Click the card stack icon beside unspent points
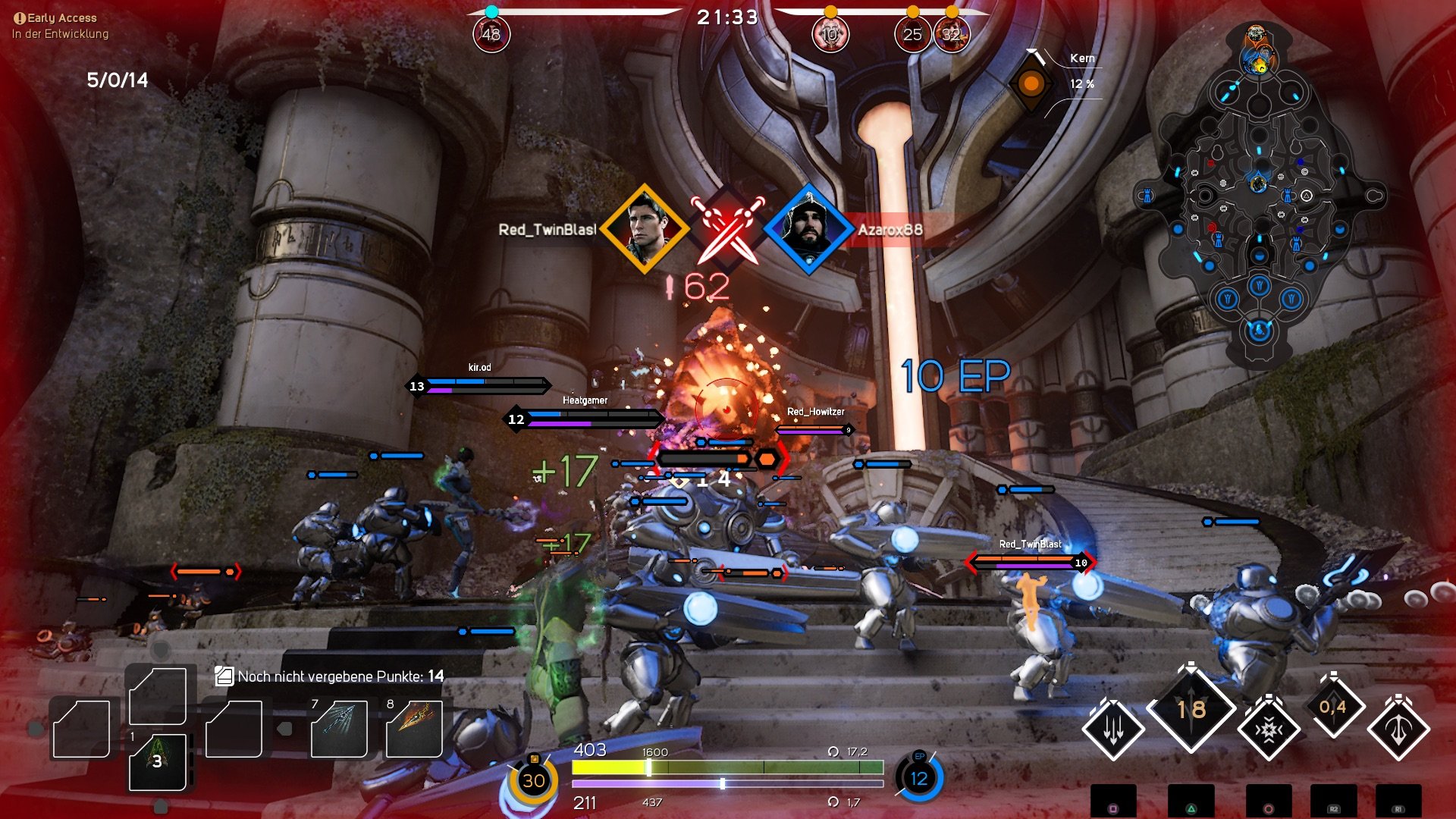 (224, 676)
